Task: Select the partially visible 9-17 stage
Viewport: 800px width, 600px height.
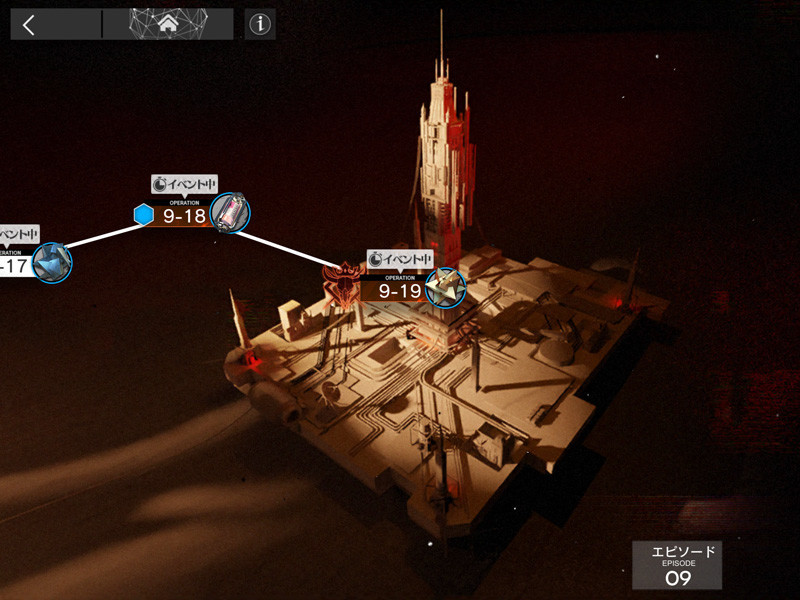Action: pos(20,265)
